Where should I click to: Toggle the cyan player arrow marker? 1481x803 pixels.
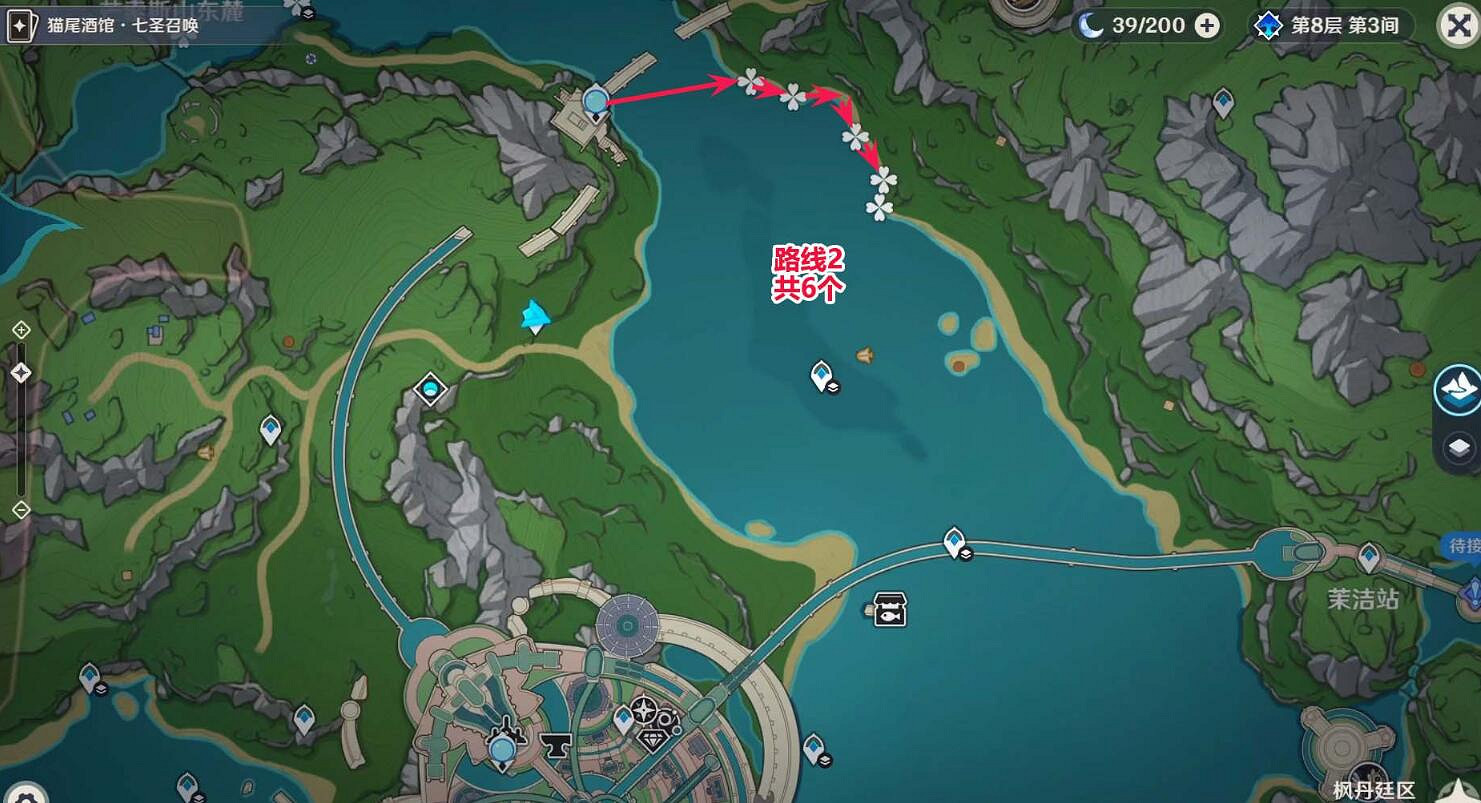534,318
